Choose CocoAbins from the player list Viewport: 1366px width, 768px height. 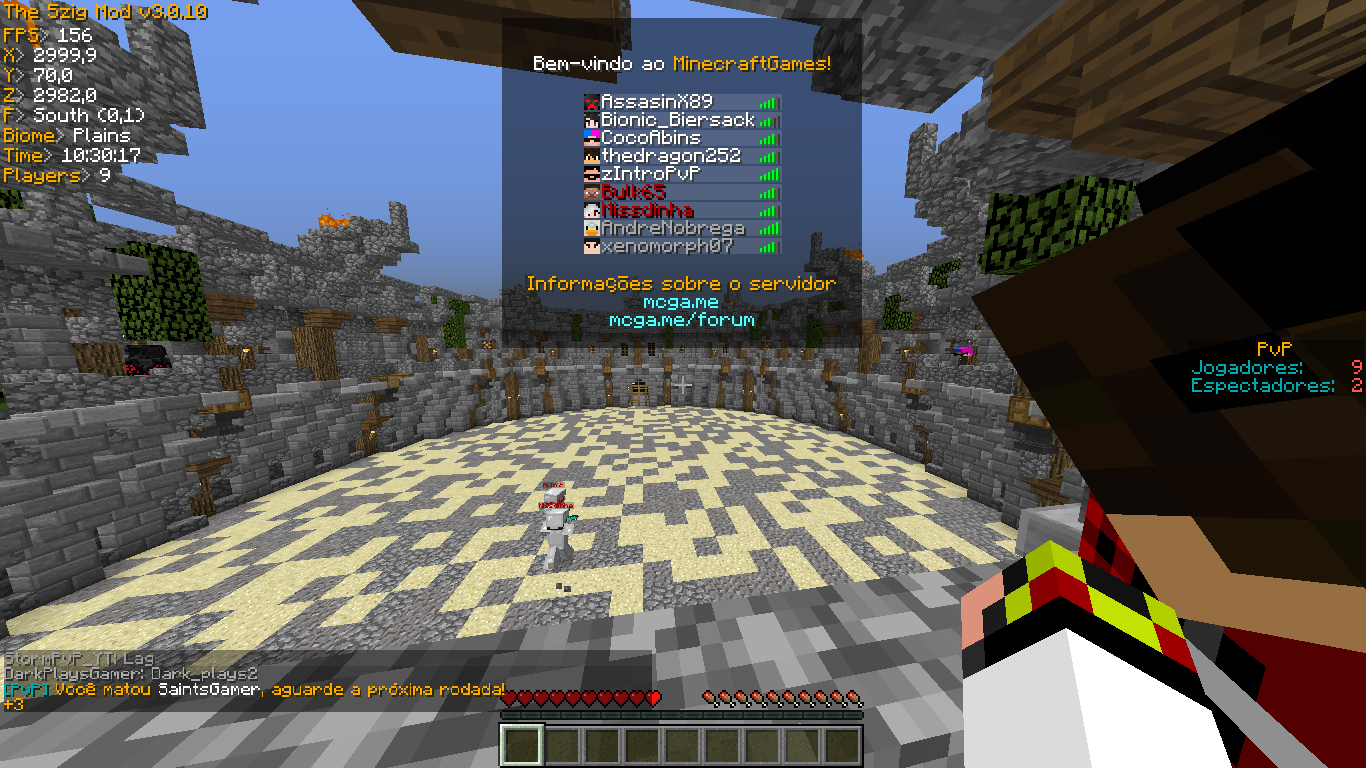coord(651,138)
